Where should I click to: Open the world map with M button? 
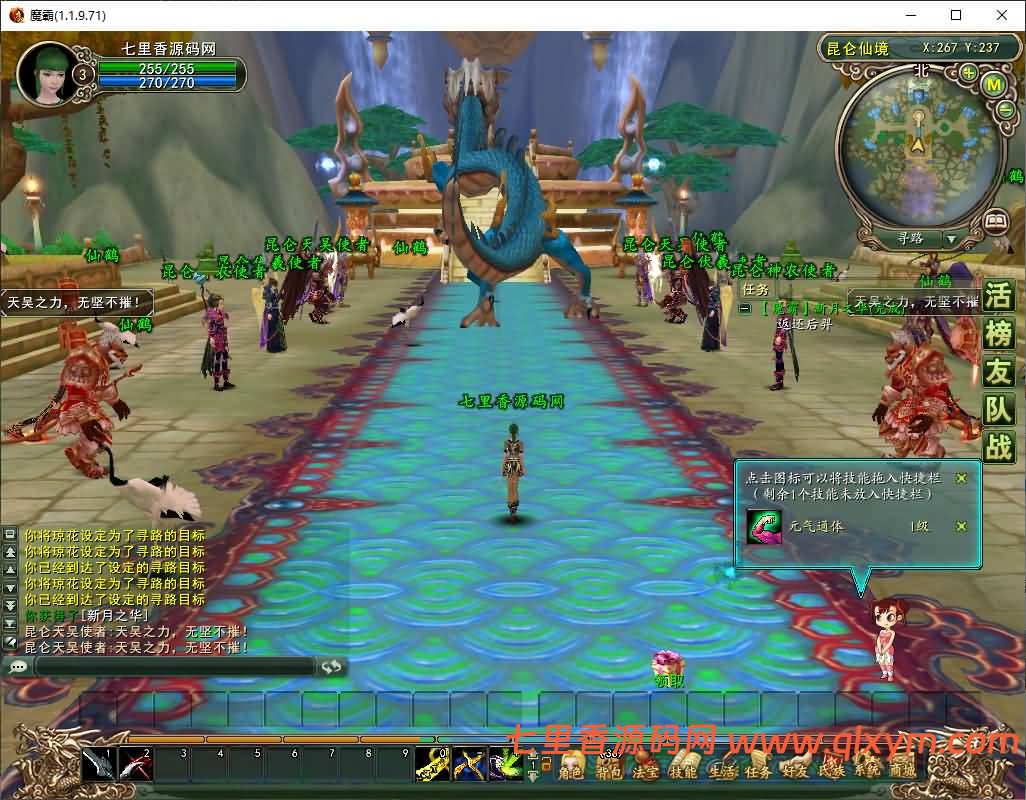coord(993,85)
